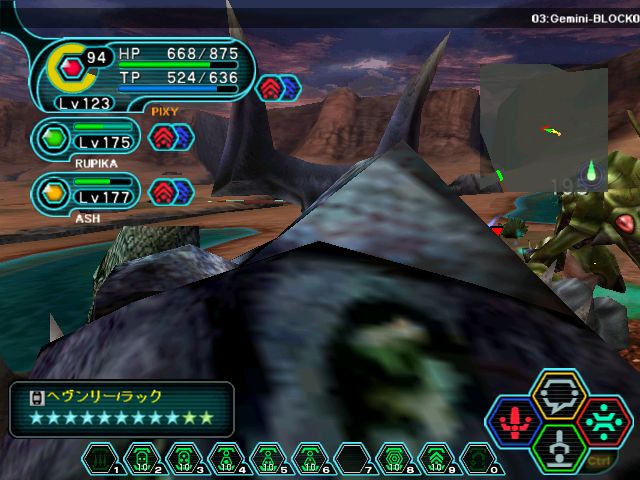This screenshot has height=480, width=640.
Task: Activate the hexagon target icon in slot 8
Action: [394, 459]
